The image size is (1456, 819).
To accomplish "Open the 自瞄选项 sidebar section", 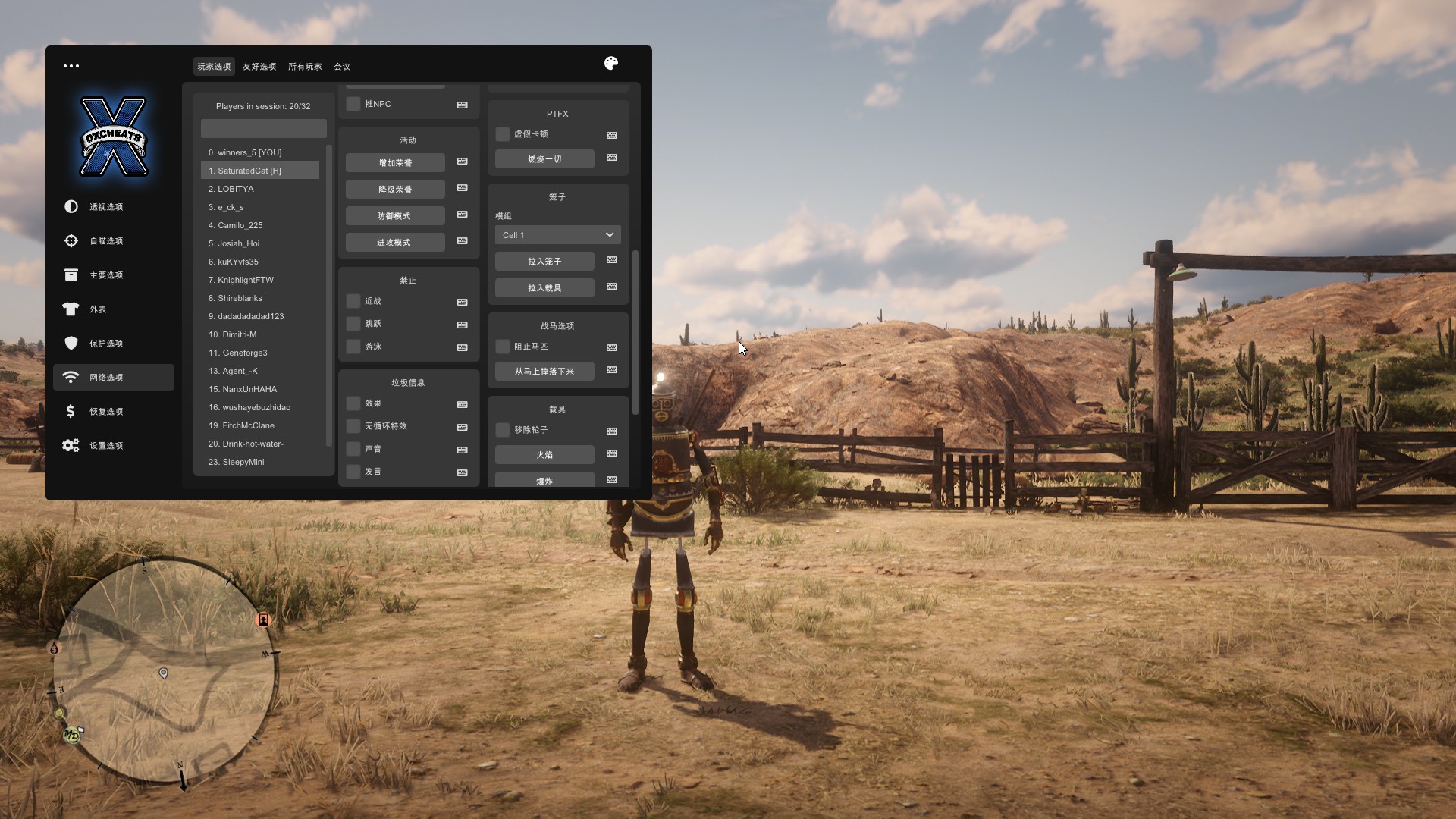I will (x=105, y=241).
